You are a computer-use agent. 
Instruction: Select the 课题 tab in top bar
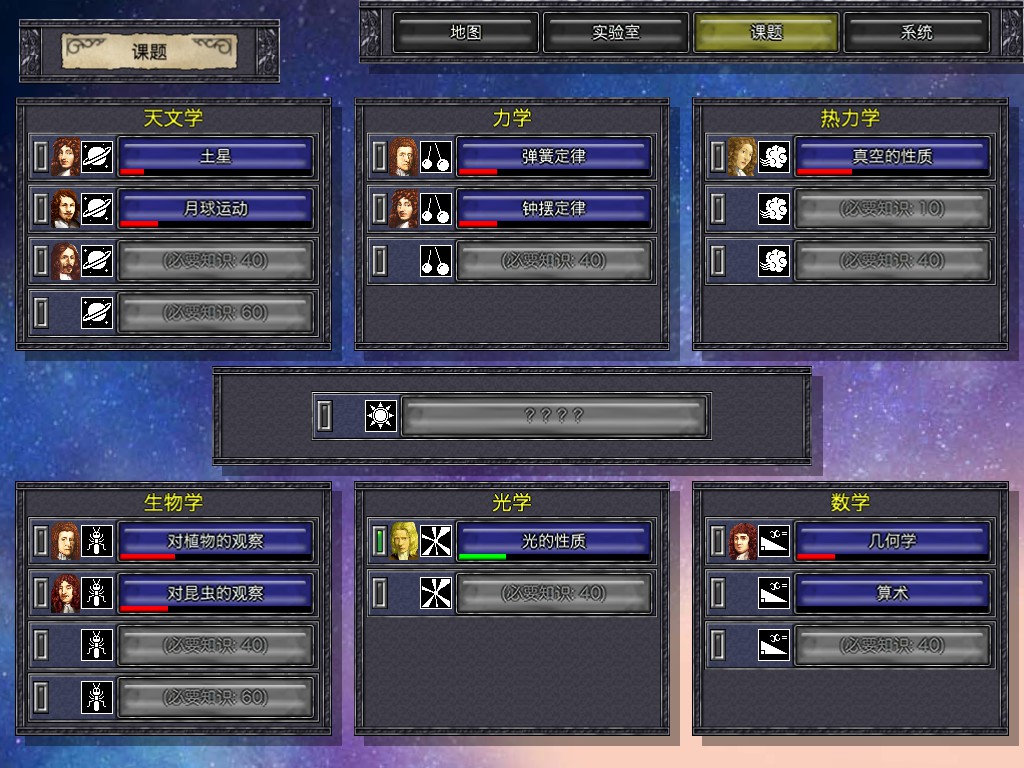pyautogui.click(x=766, y=32)
